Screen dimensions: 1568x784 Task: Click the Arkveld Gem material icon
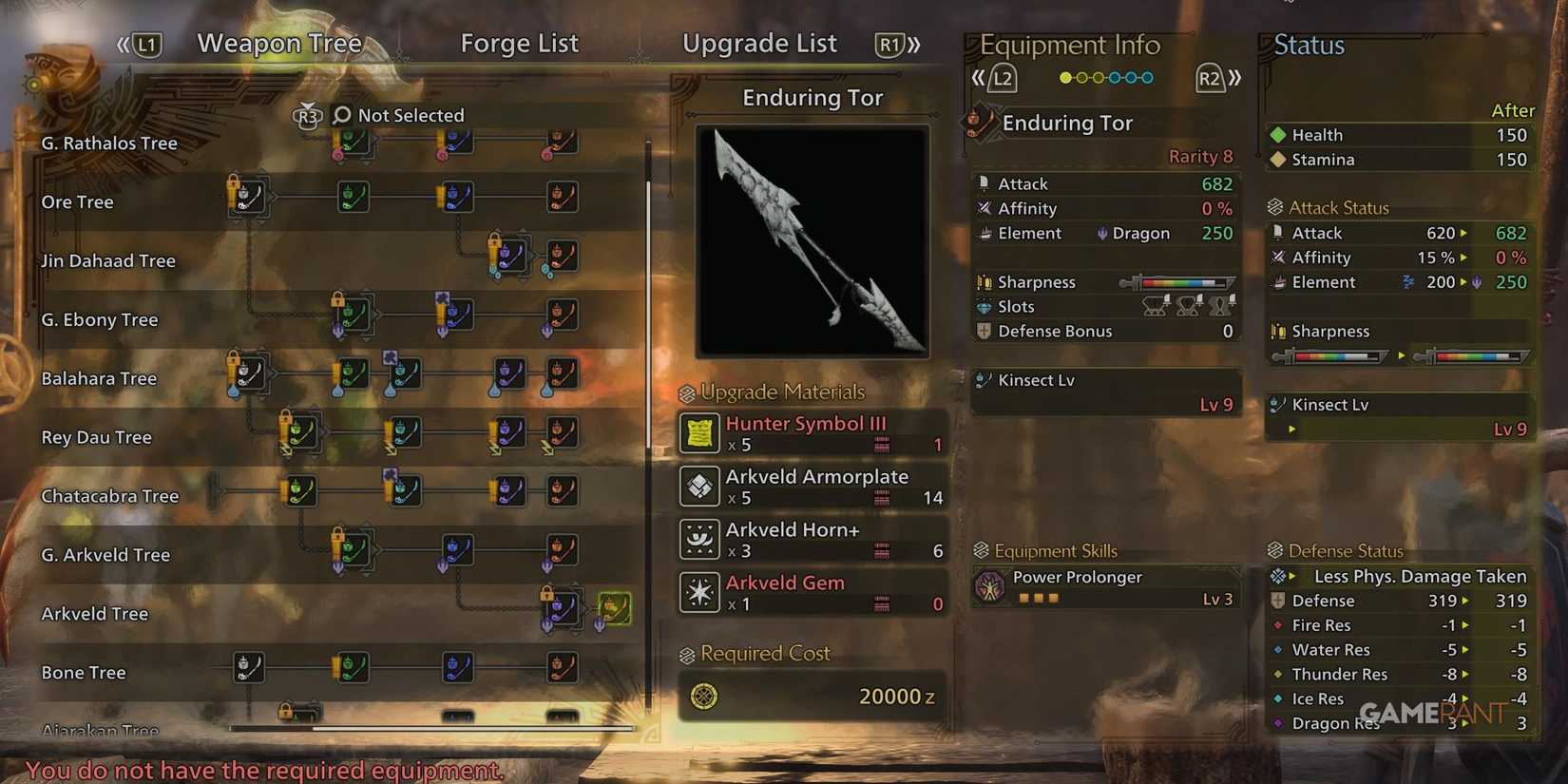698,591
